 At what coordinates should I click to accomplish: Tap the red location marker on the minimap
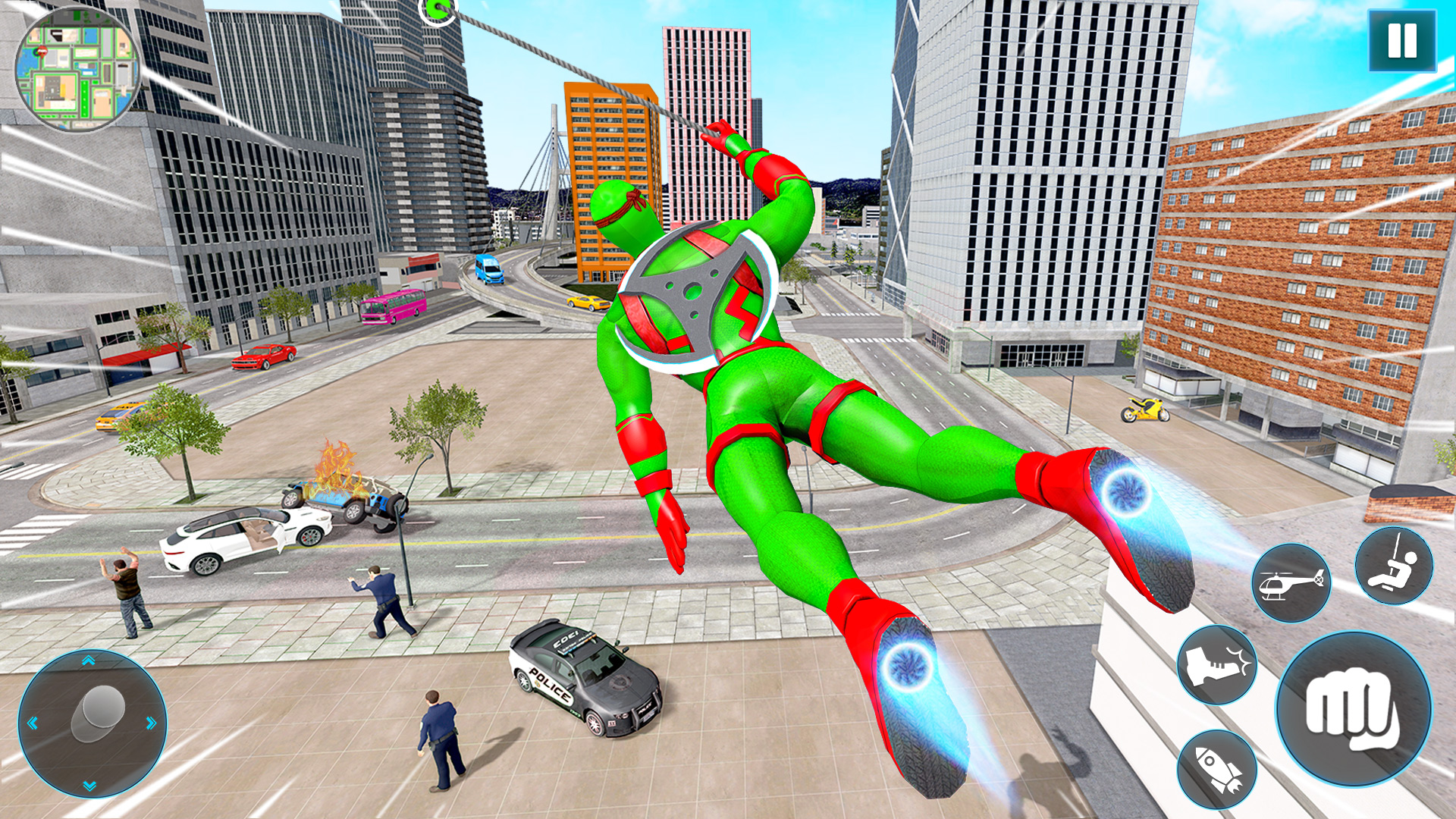point(42,52)
